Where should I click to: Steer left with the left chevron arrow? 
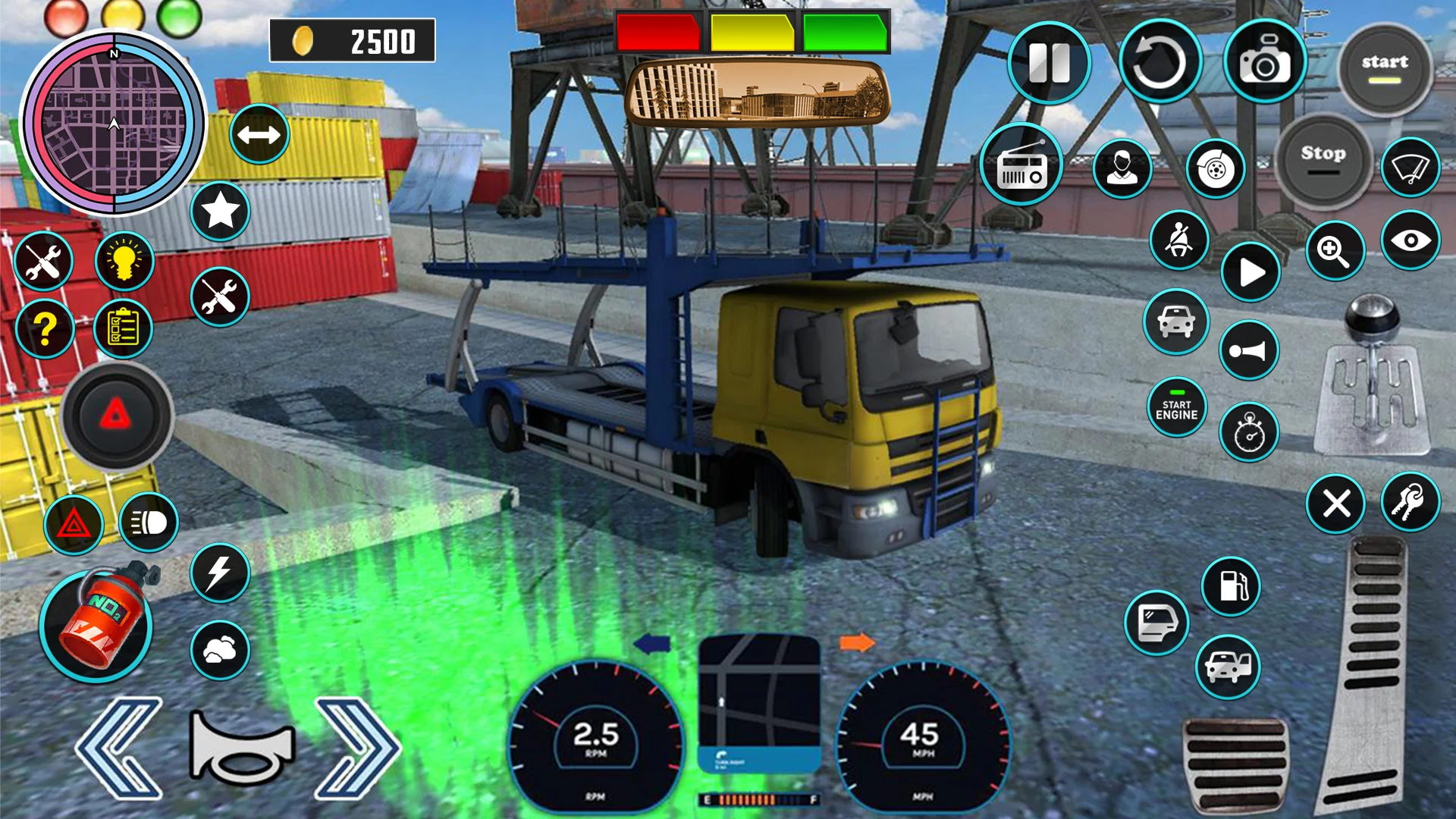tap(121, 748)
